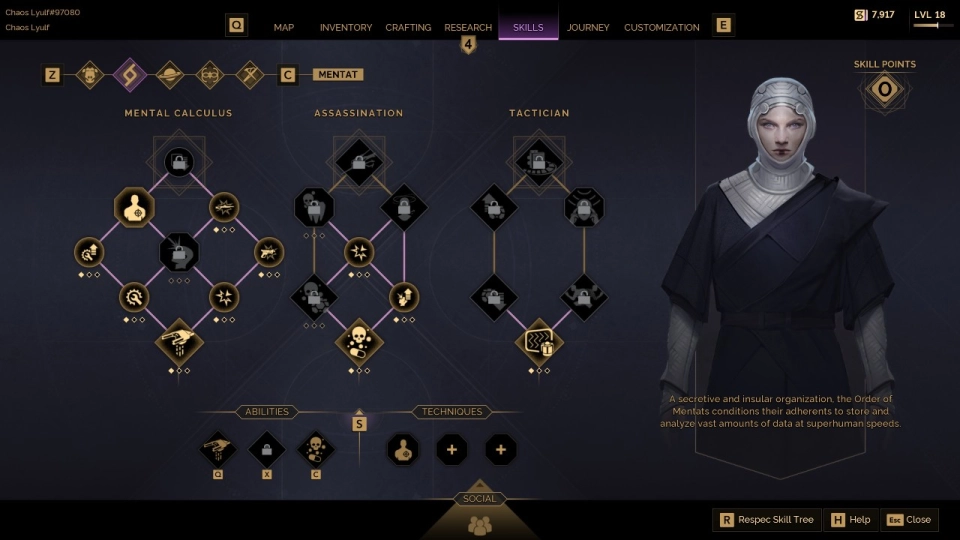Show the Research tab

pos(468,27)
